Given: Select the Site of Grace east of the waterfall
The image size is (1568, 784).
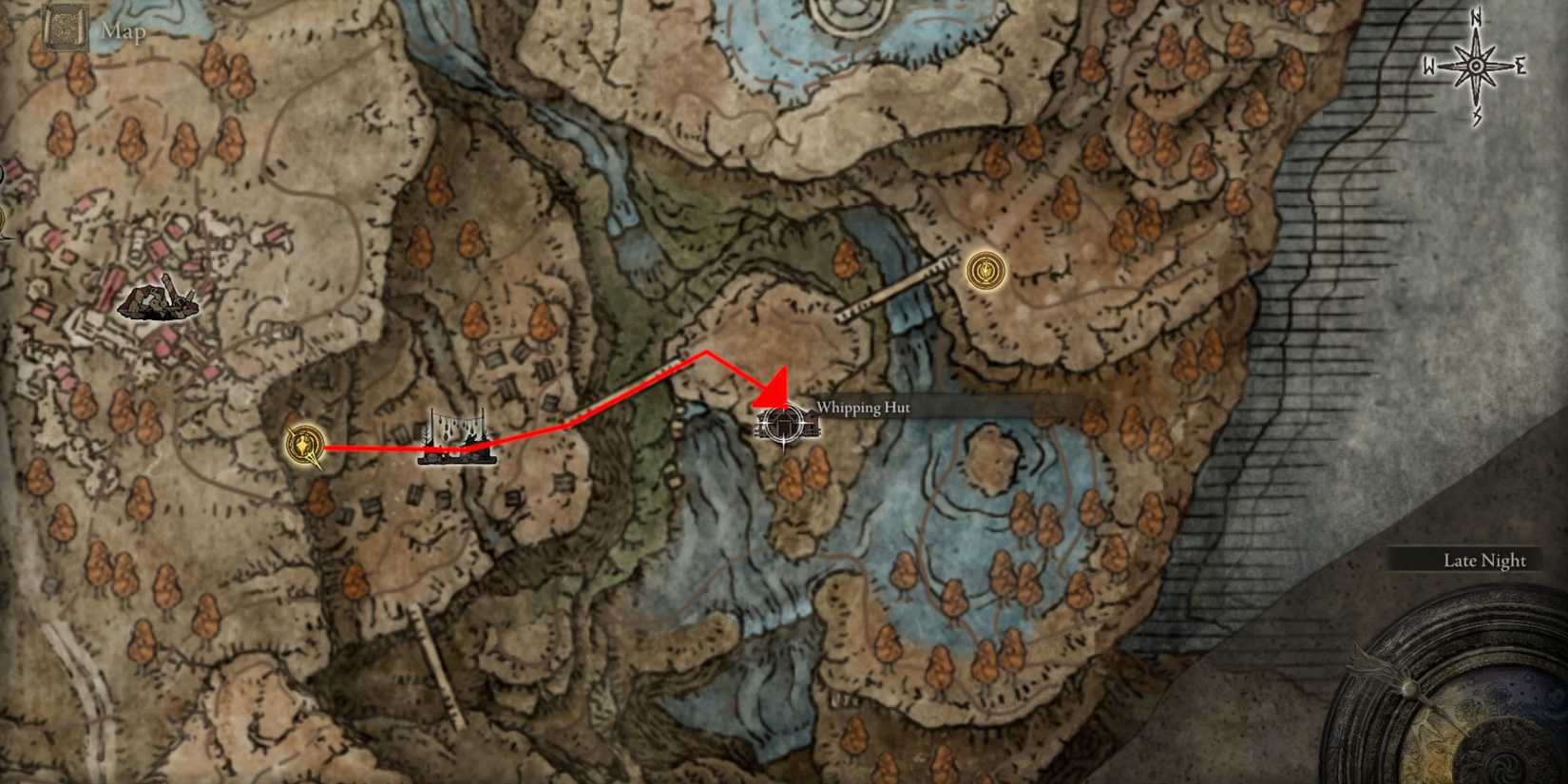Looking at the screenshot, I should 985,271.
